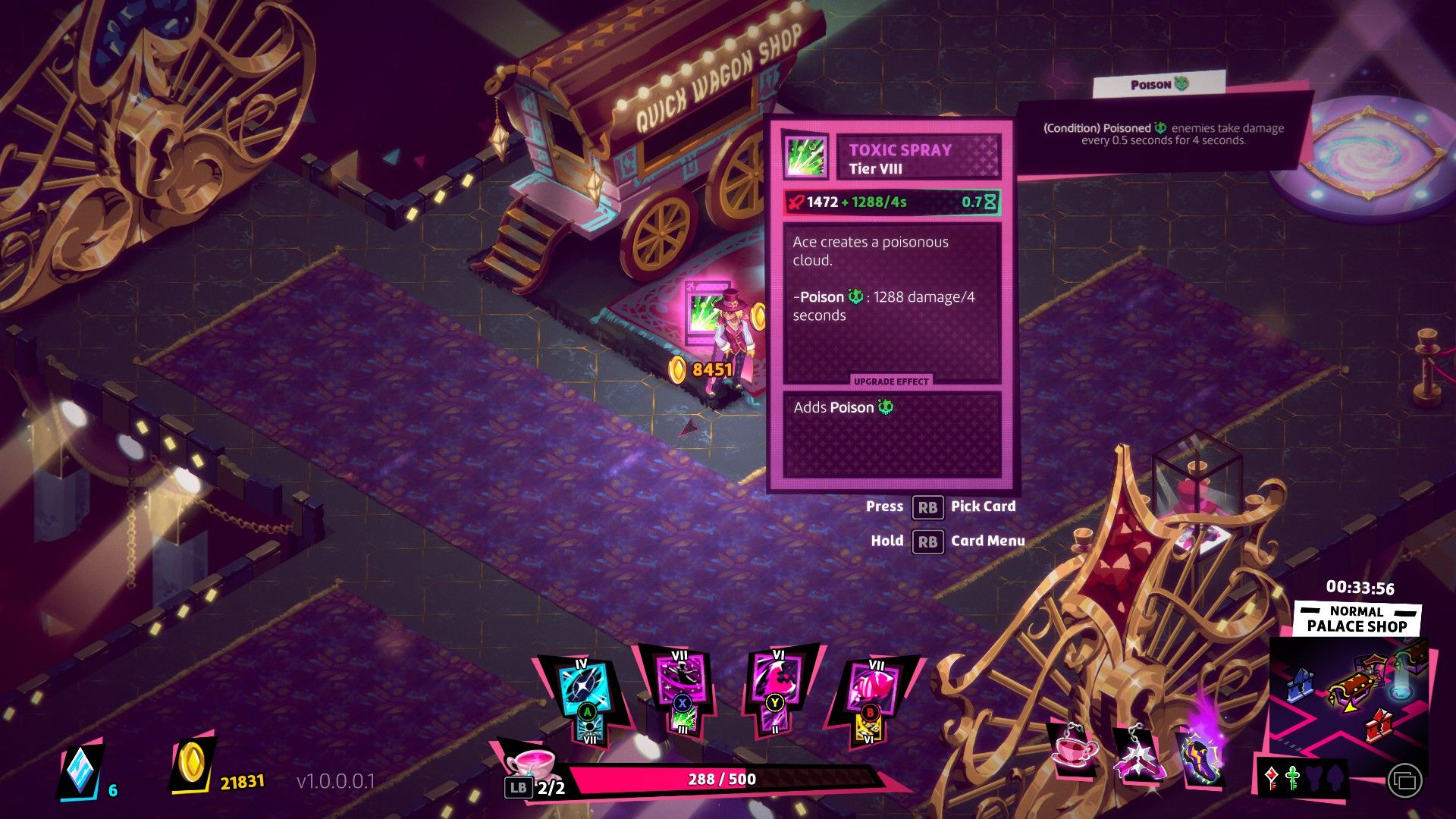Open the Card Menu via Hold RB prompt
Viewport: 1456px width, 819px height.
pyautogui.click(x=929, y=541)
